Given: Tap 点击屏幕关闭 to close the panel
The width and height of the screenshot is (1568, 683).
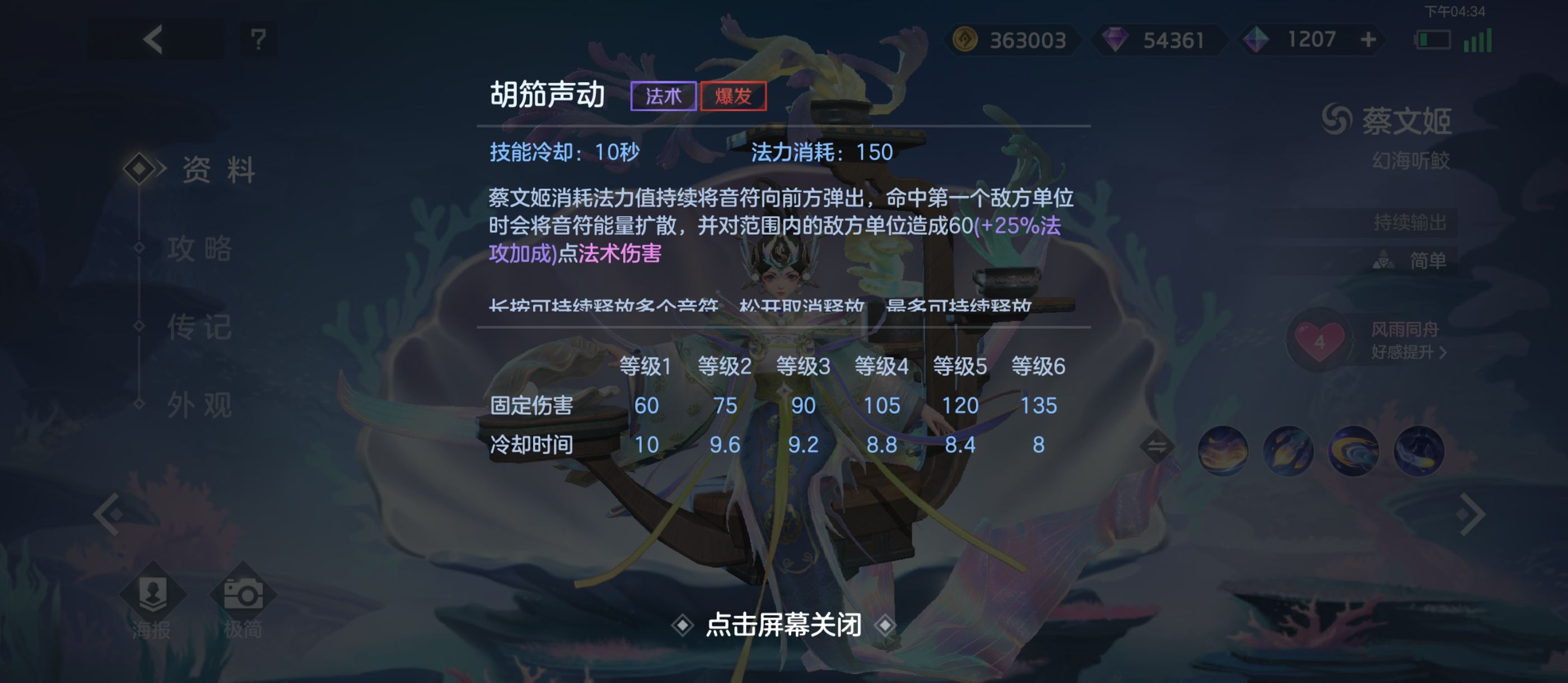Looking at the screenshot, I should (784, 625).
